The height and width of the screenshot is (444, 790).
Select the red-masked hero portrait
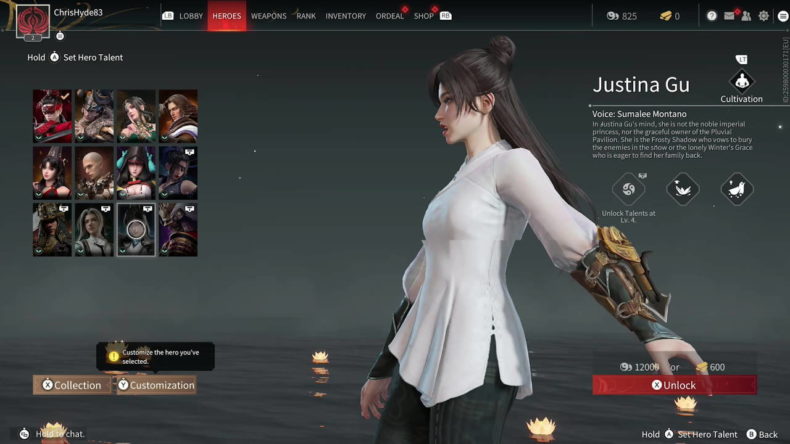(x=51, y=115)
